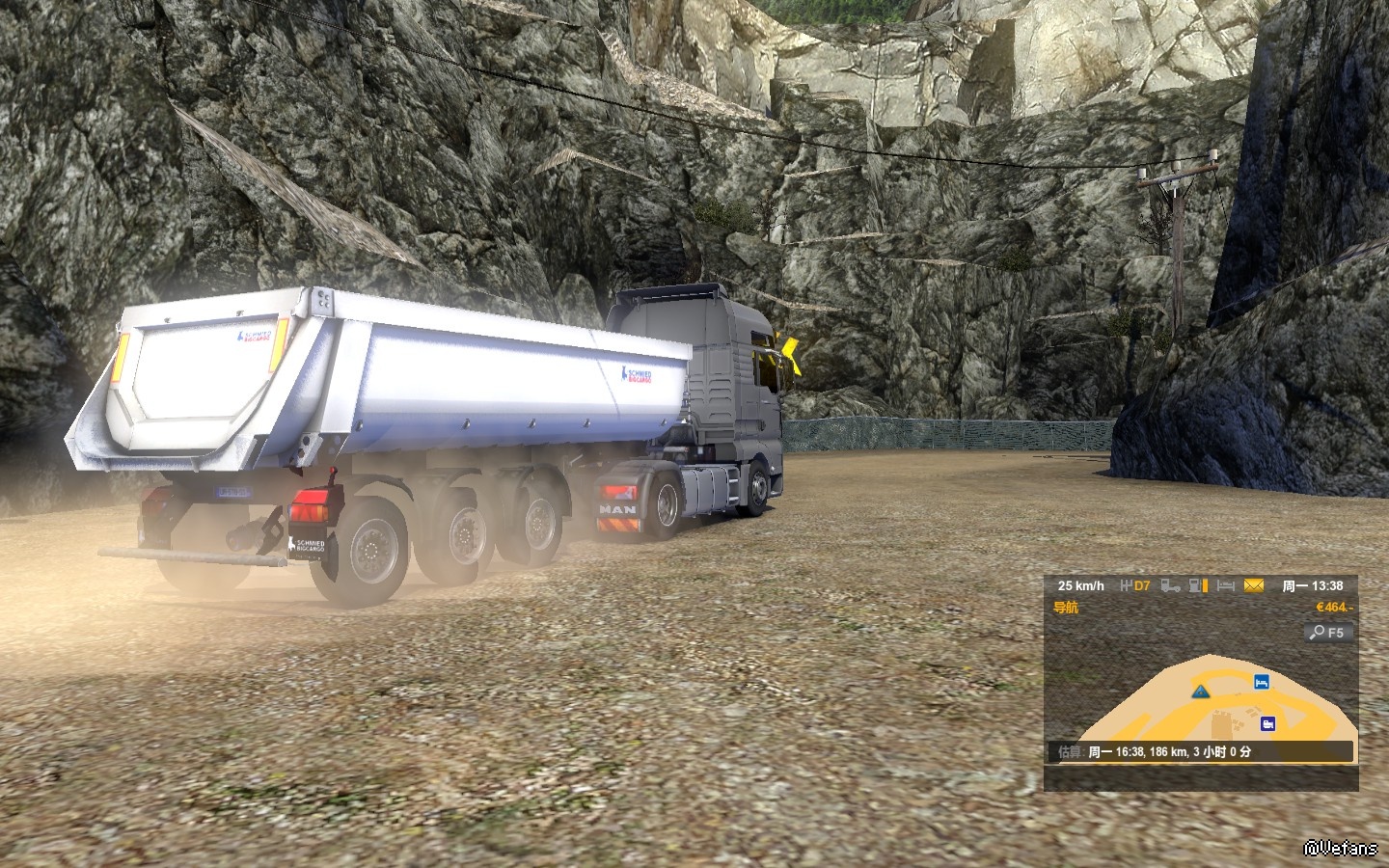Click the gear shift D7 indicator
1389x868 pixels.
click(1135, 585)
